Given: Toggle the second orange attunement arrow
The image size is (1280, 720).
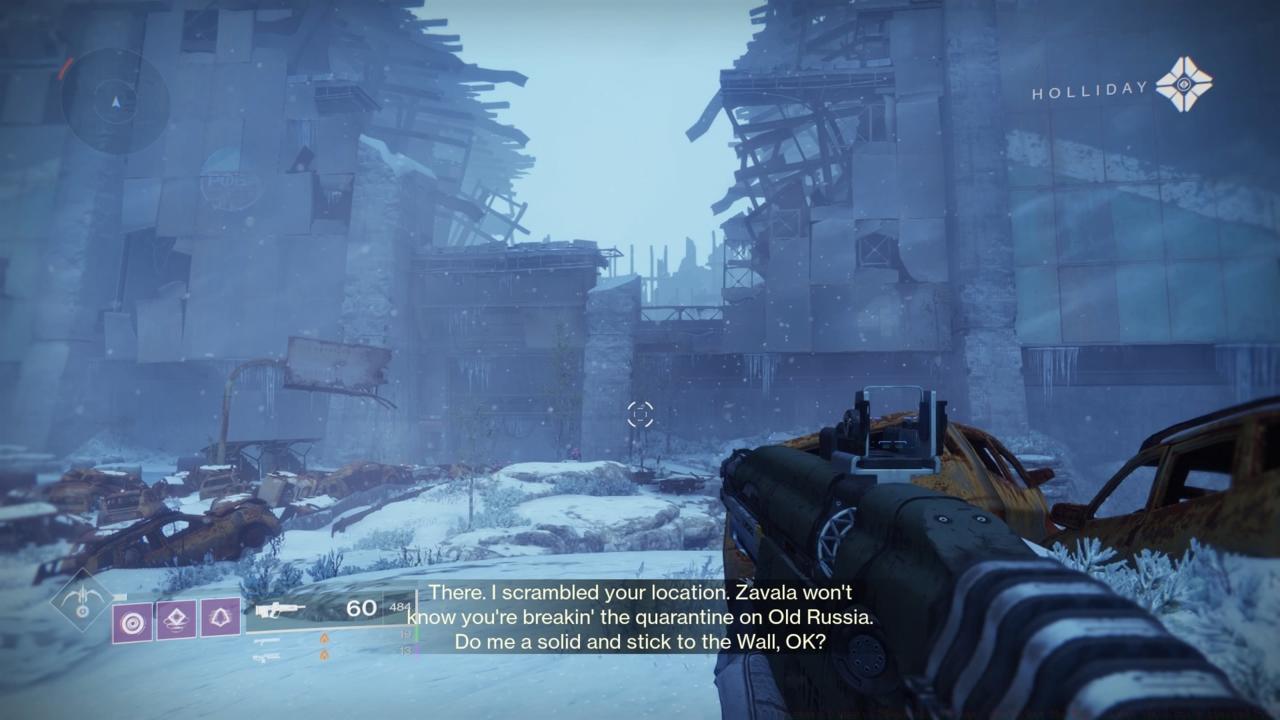Looking at the screenshot, I should pos(324,655).
